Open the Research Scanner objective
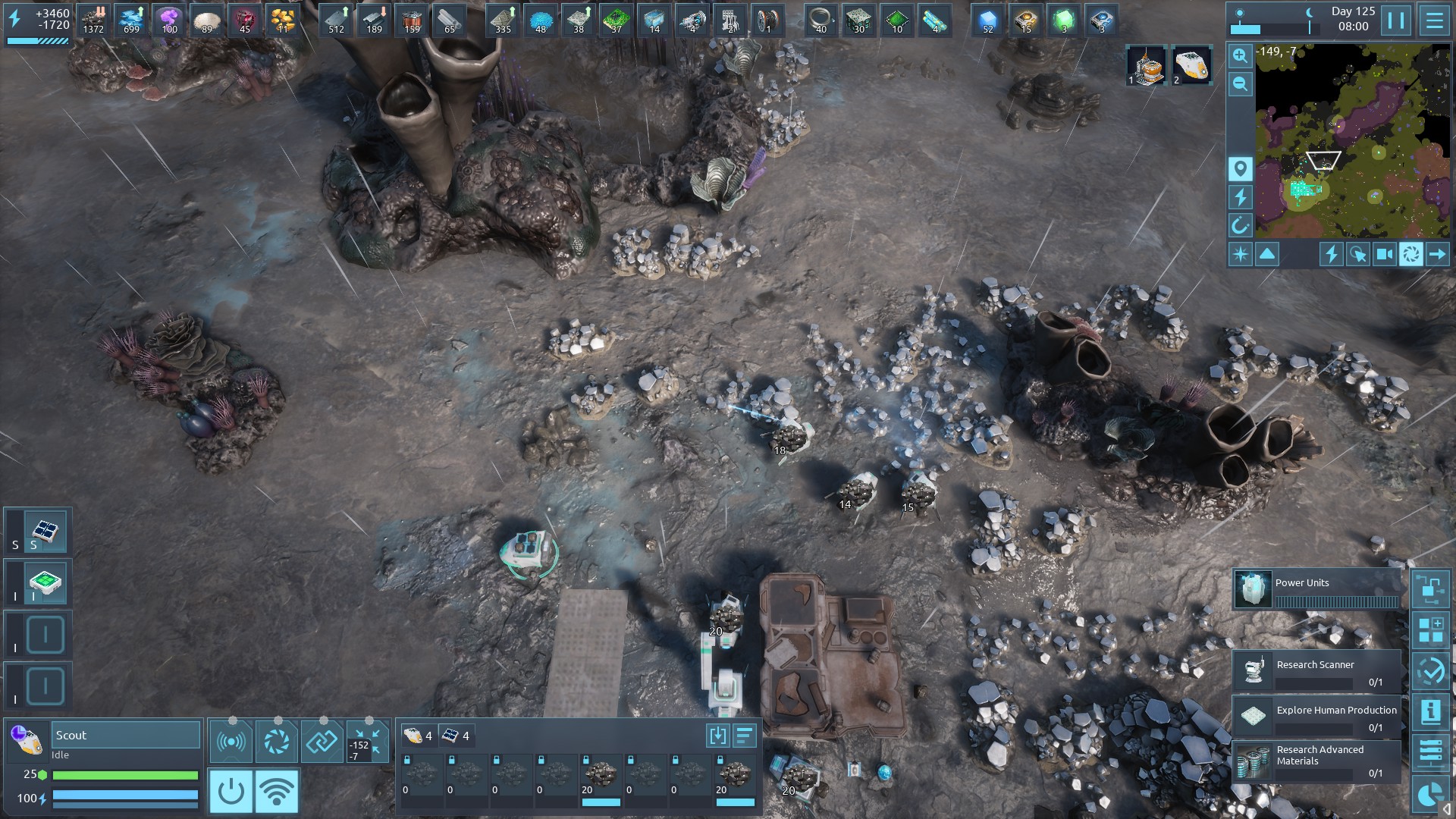Screen dimensions: 1456x819 [1316, 671]
